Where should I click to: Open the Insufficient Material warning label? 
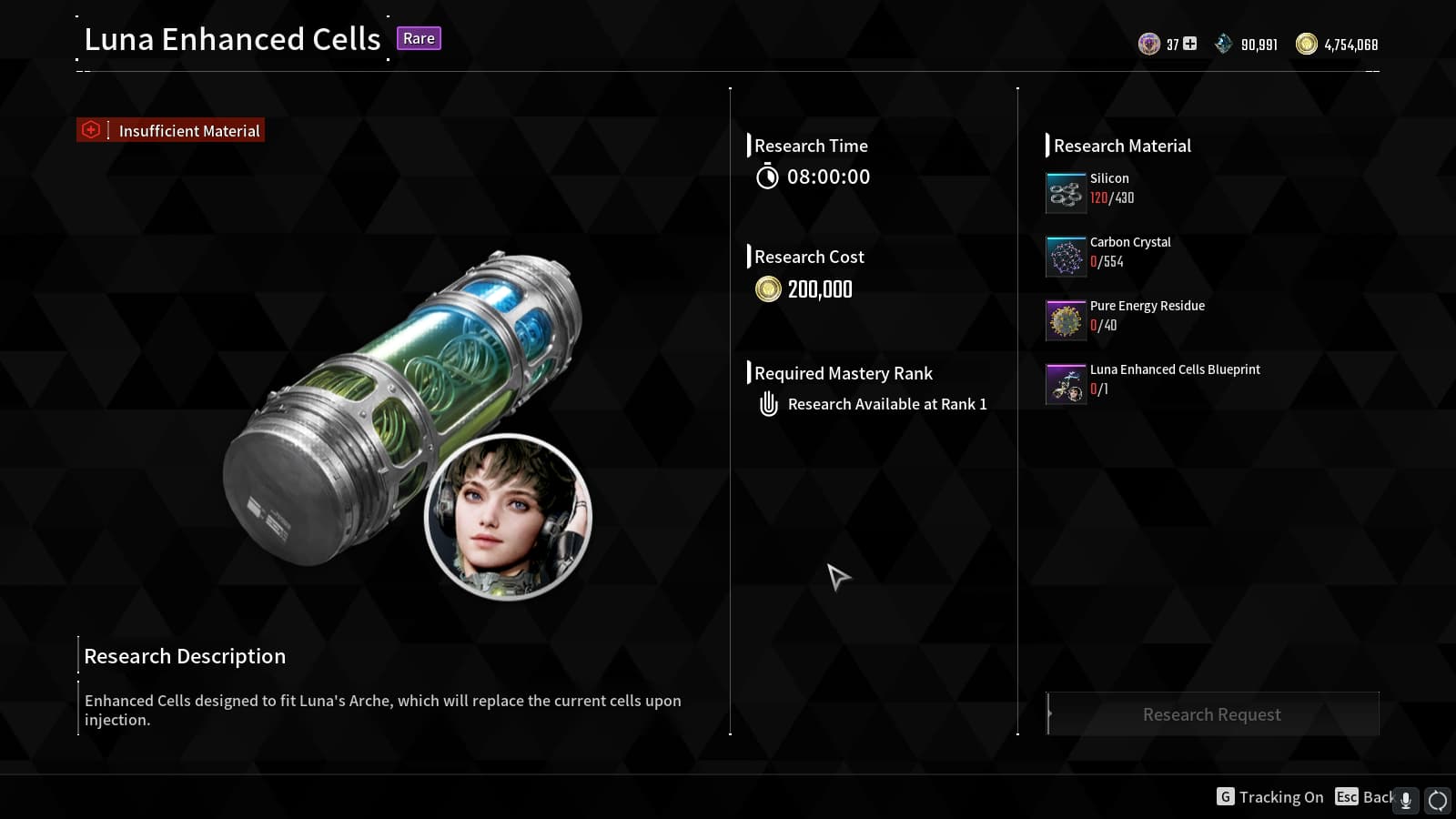[171, 130]
